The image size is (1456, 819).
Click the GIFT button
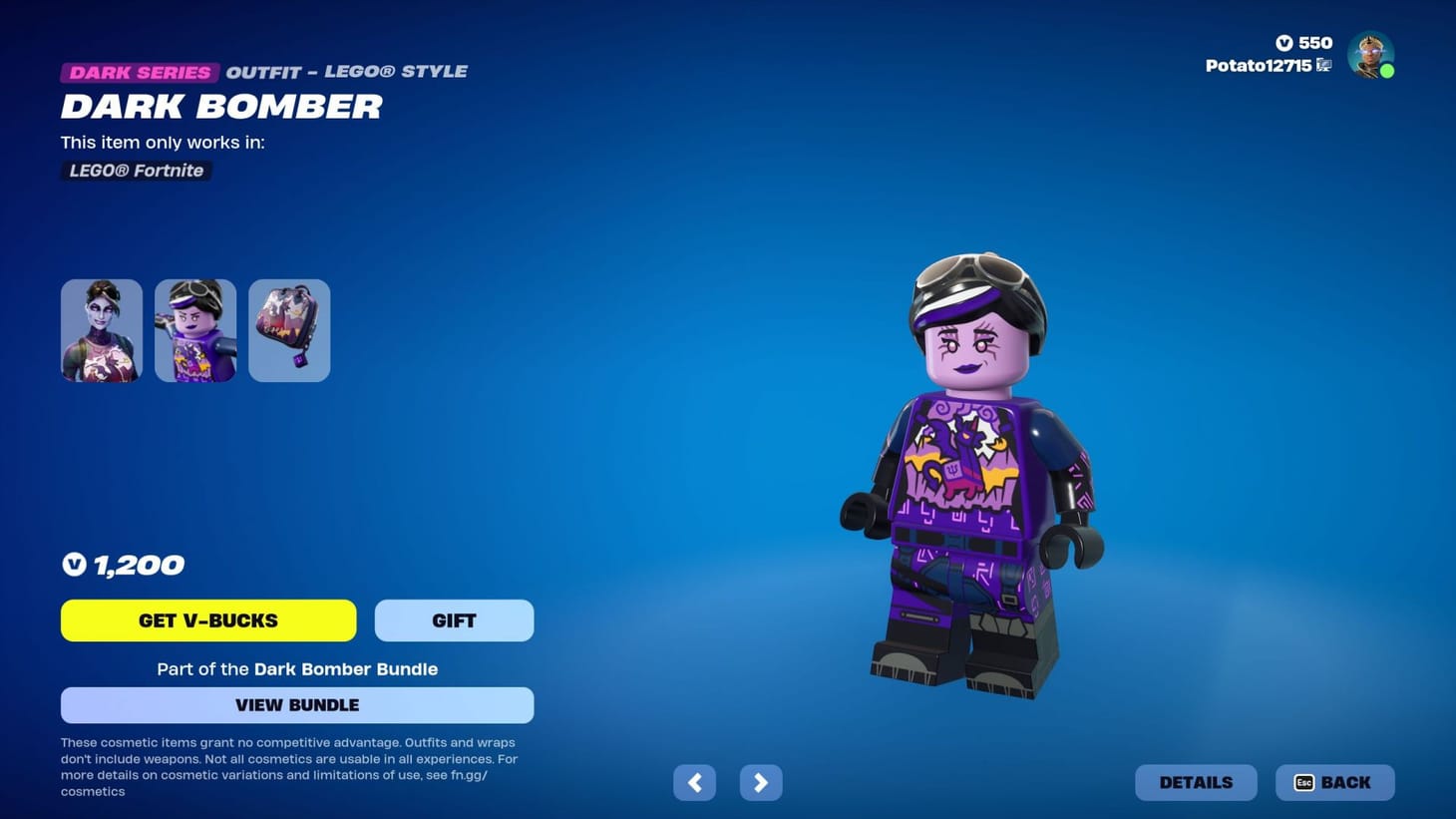pos(454,619)
